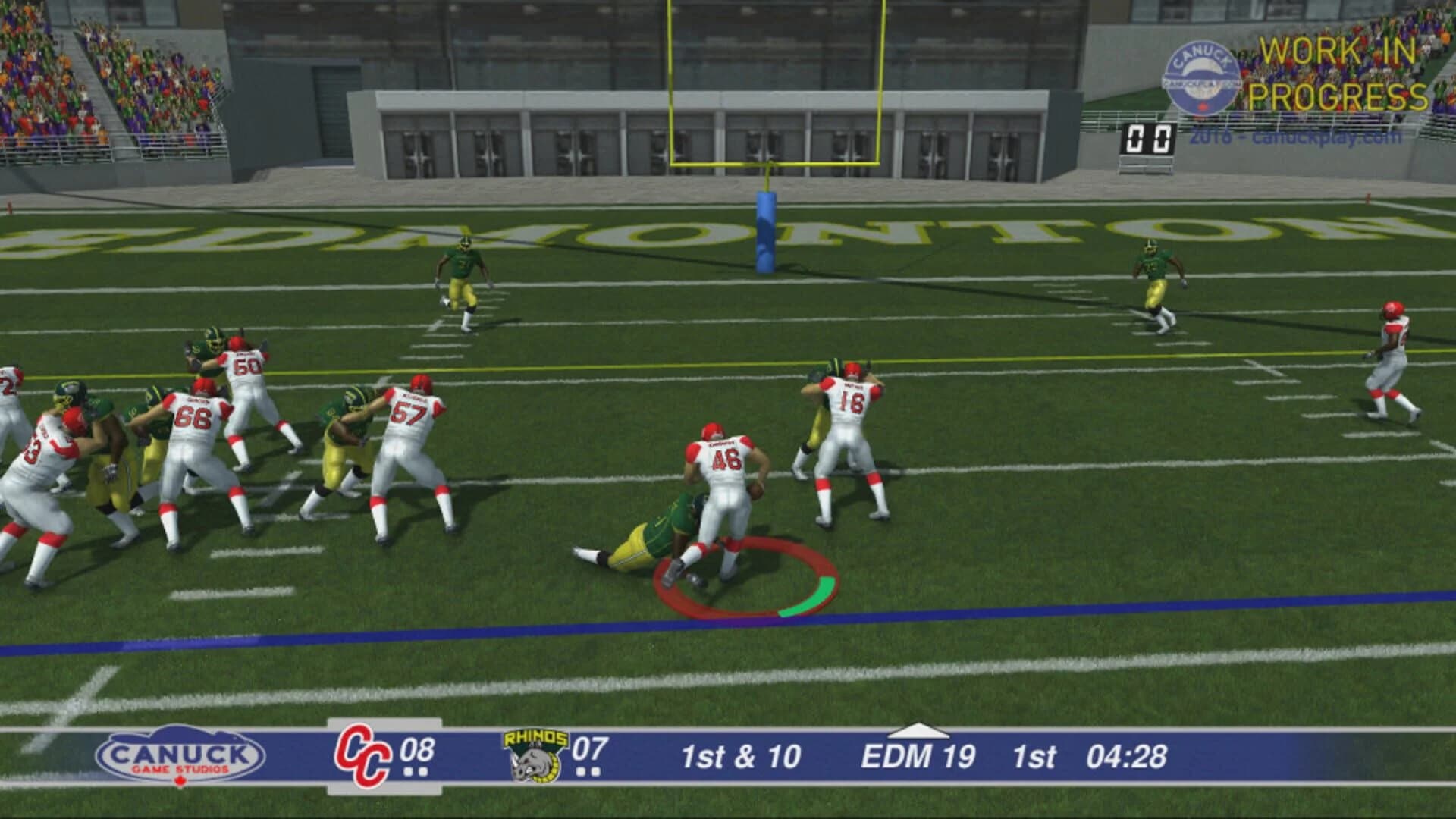Viewport: 1456px width, 819px height.
Task: Click the blue goal post padding
Action: tap(766, 231)
